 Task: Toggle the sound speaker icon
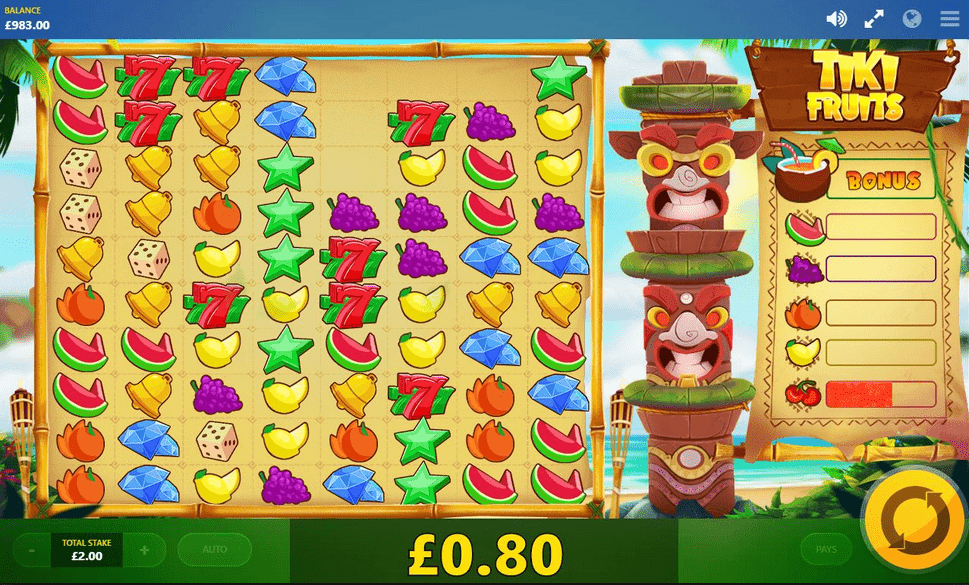(x=837, y=19)
